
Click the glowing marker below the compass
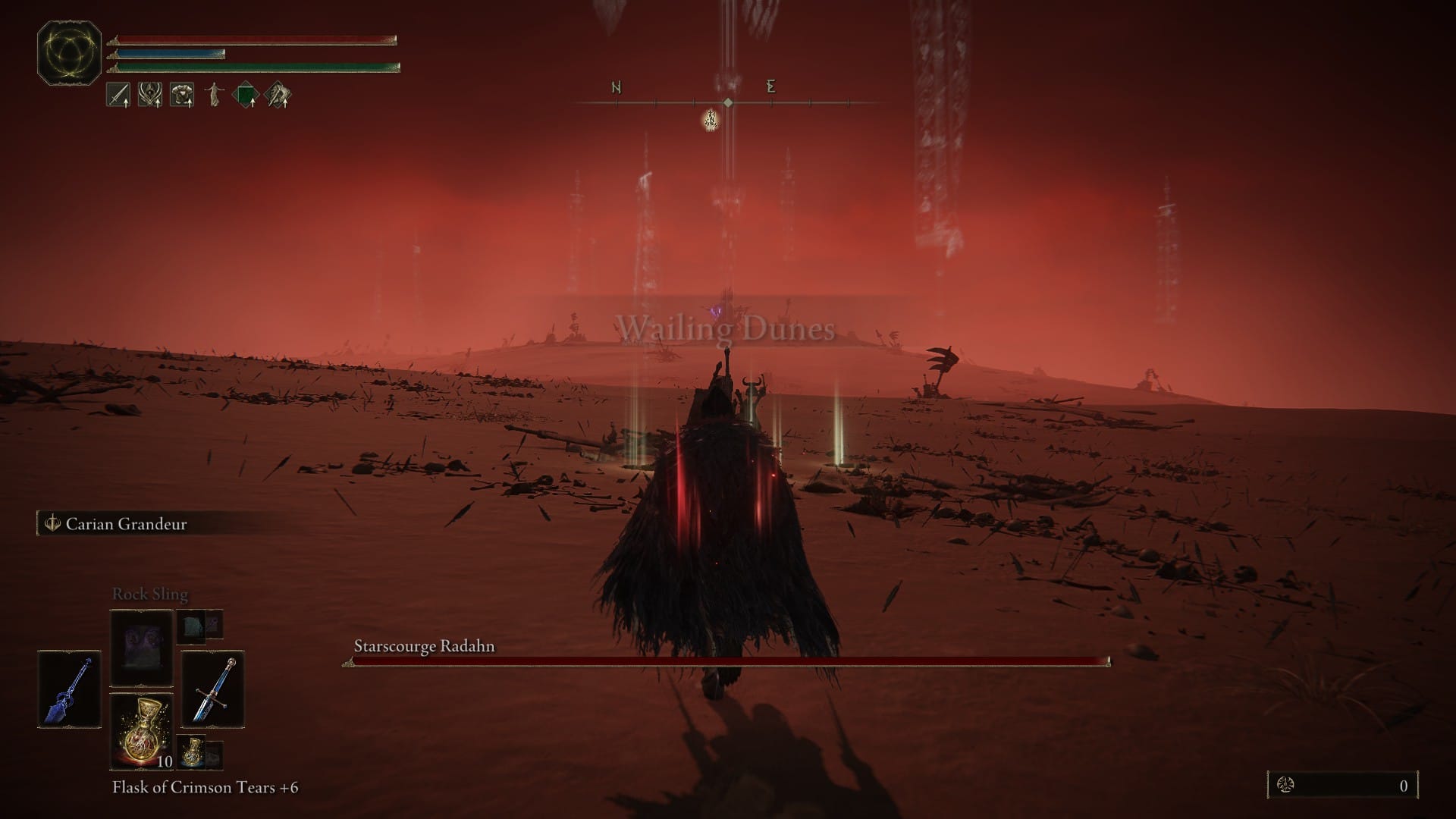tap(711, 119)
